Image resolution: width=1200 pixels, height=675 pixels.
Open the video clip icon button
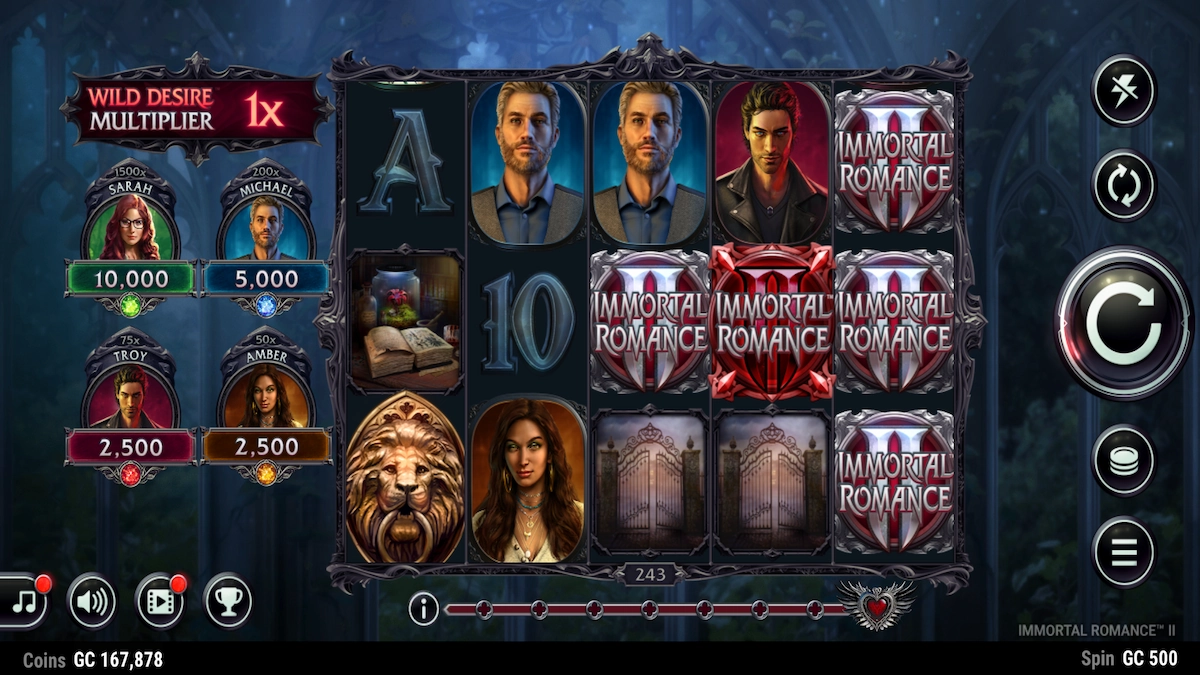160,601
